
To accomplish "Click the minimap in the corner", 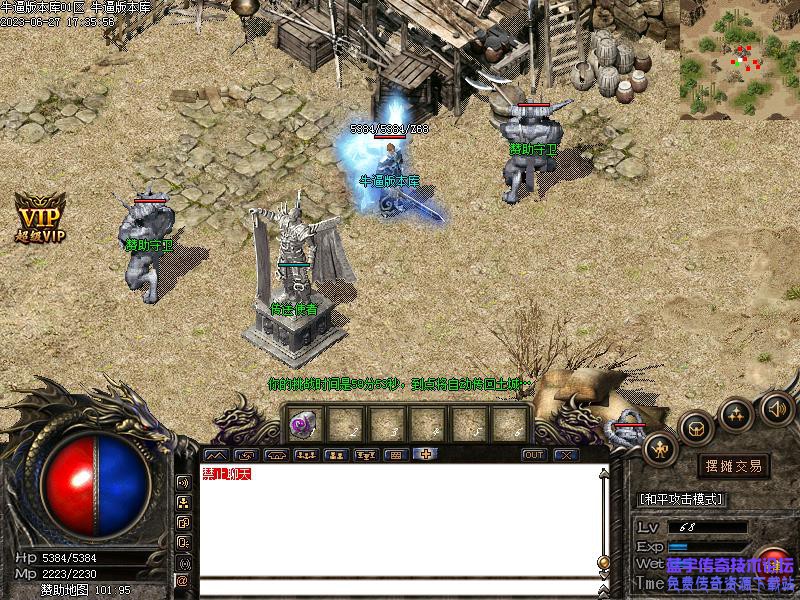I will 739,60.
